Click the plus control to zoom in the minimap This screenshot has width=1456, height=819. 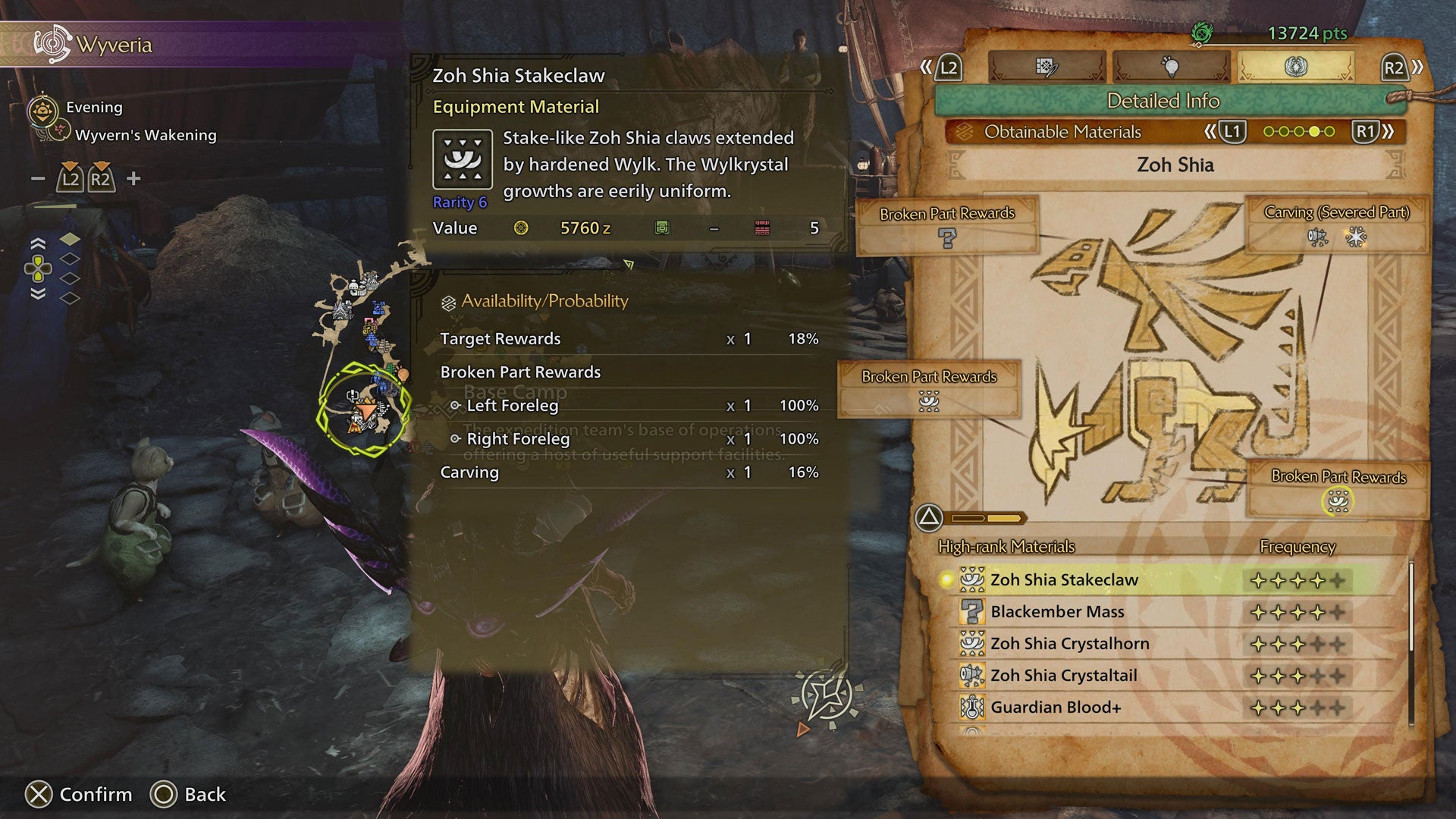point(134,180)
